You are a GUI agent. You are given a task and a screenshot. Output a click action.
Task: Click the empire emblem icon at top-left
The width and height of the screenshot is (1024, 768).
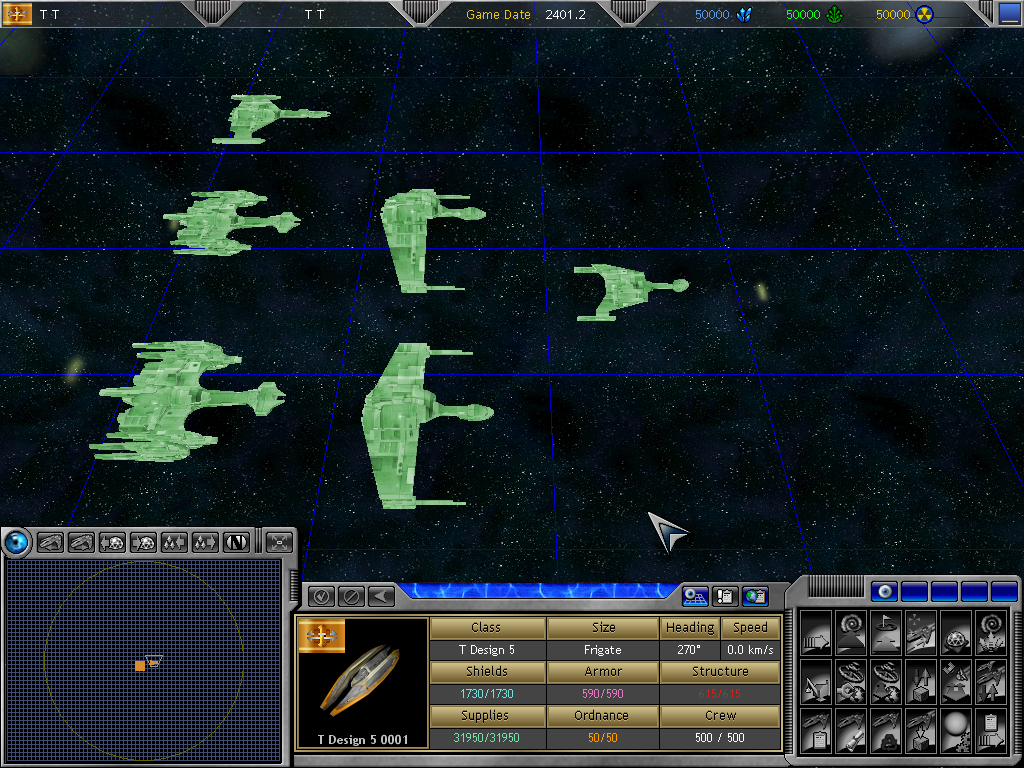(18, 14)
